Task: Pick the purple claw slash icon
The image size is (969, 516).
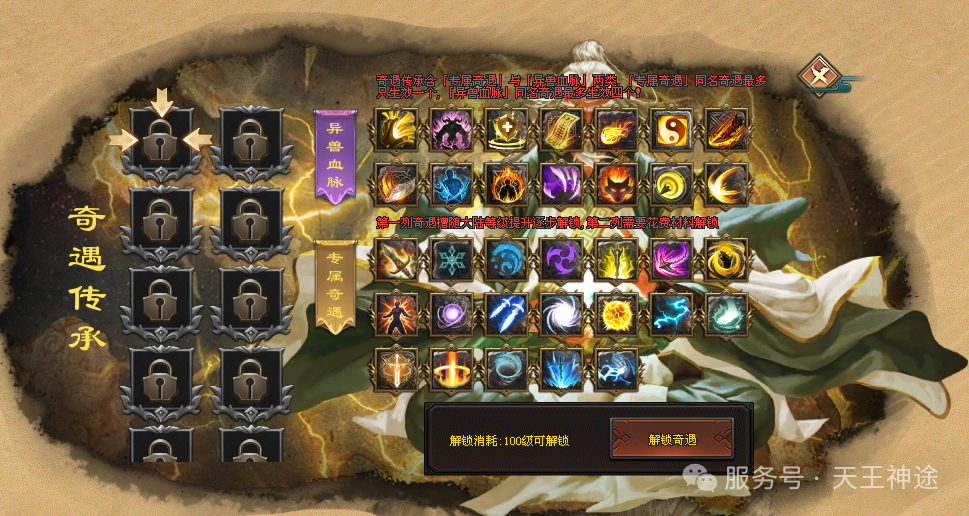Action: click(561, 184)
